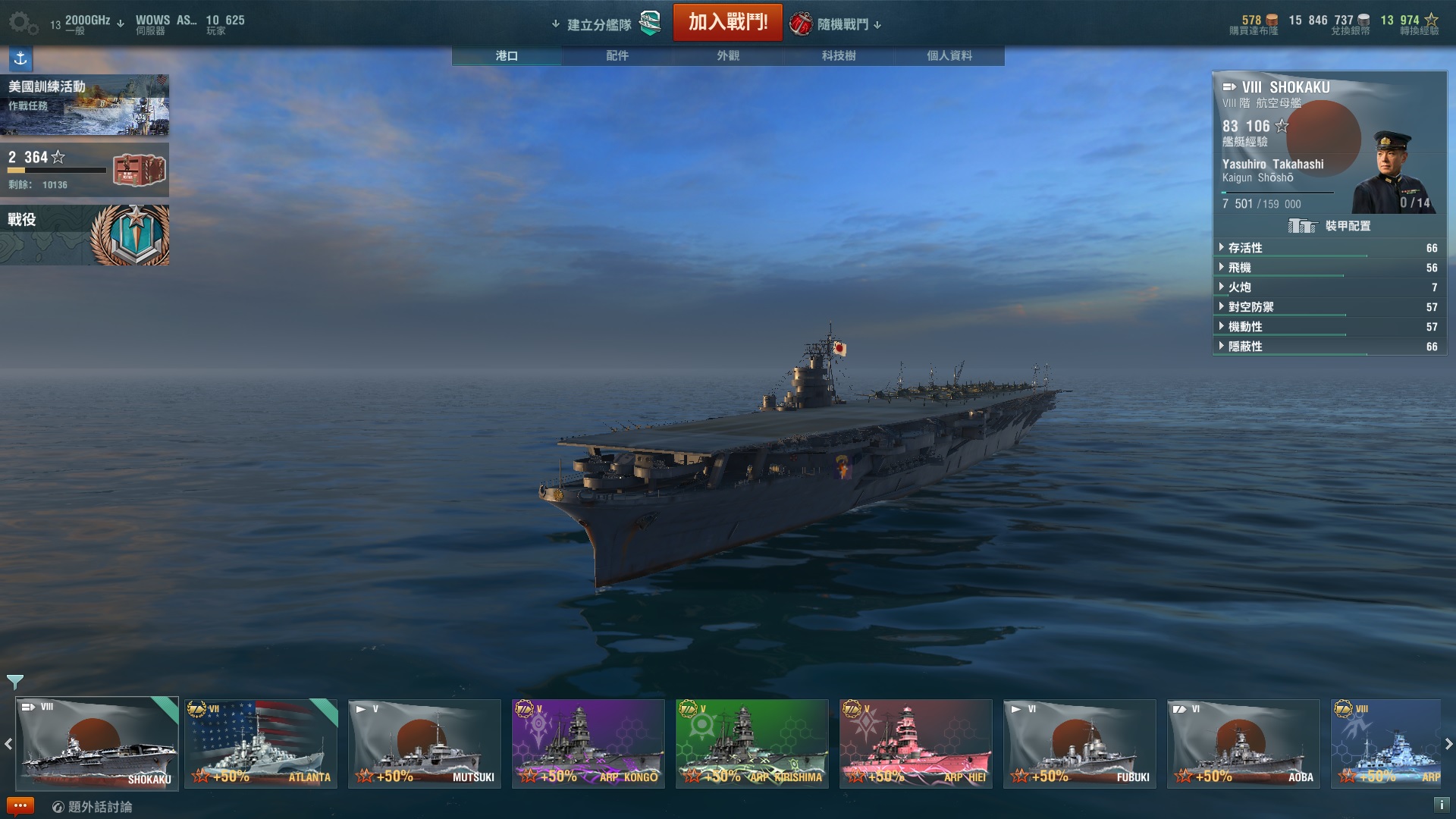Image resolution: width=1456 pixels, height=819 pixels.
Task: Select the 港口 port tab
Action: [507, 55]
